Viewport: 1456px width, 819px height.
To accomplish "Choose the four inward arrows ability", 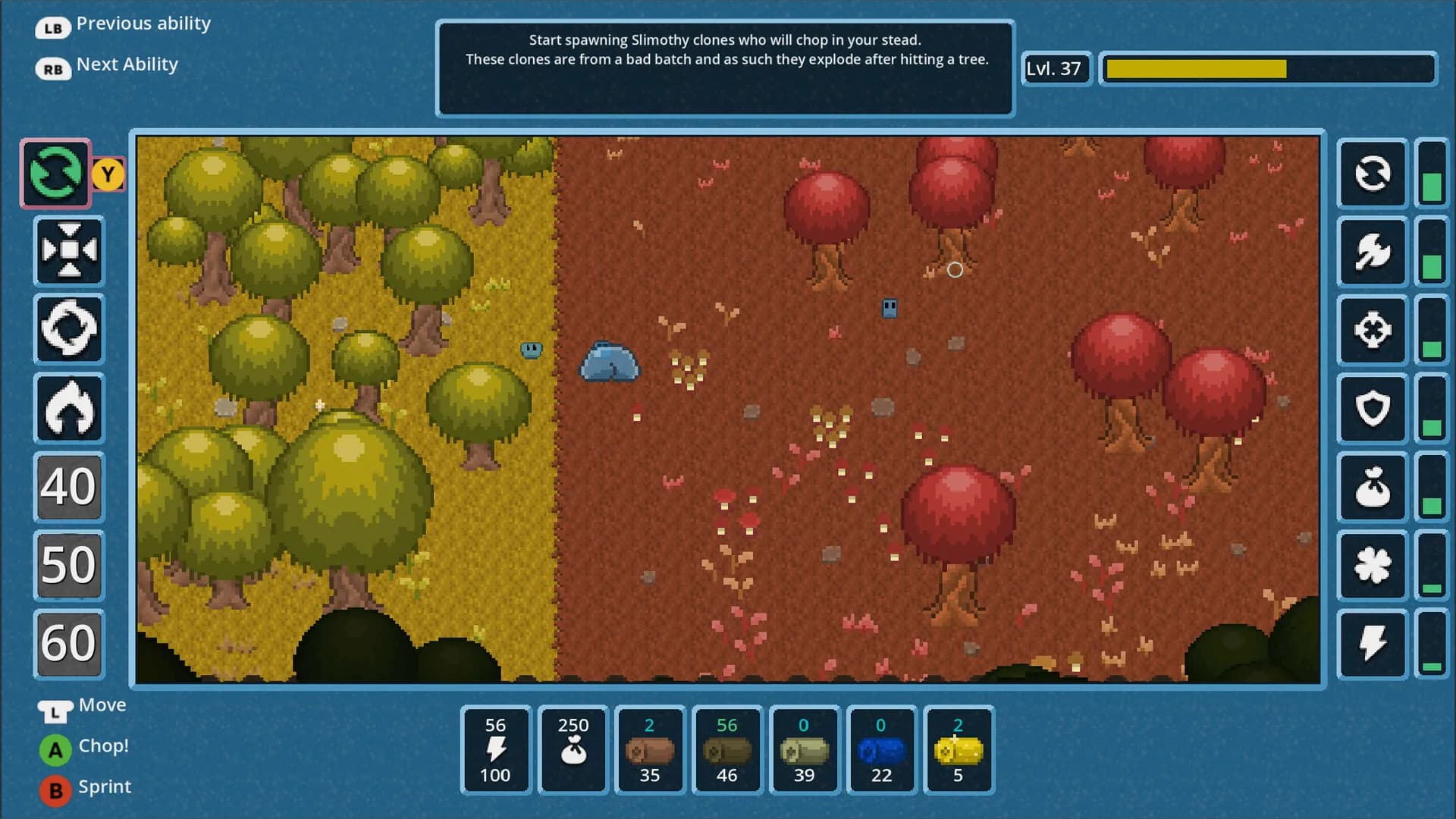I will (x=69, y=251).
